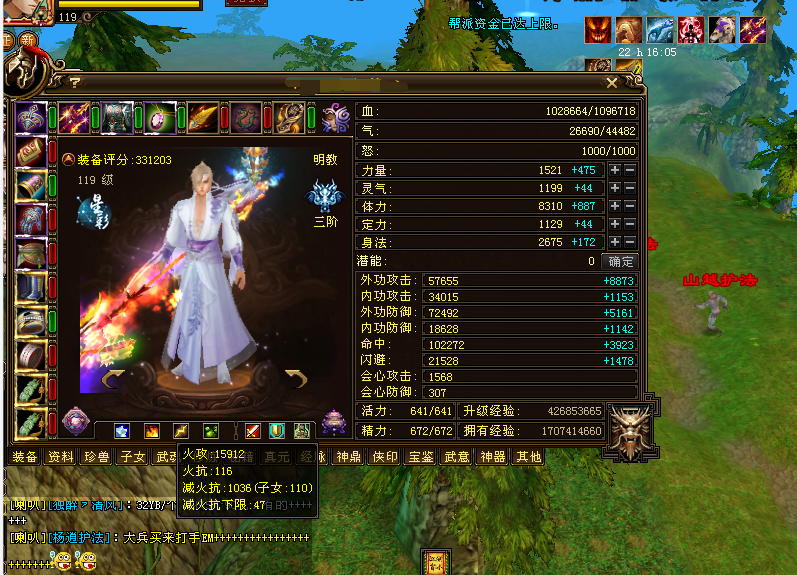Screen dimensions: 797x575
Task: Decrease 身法 with the minus button
Action: [630, 243]
